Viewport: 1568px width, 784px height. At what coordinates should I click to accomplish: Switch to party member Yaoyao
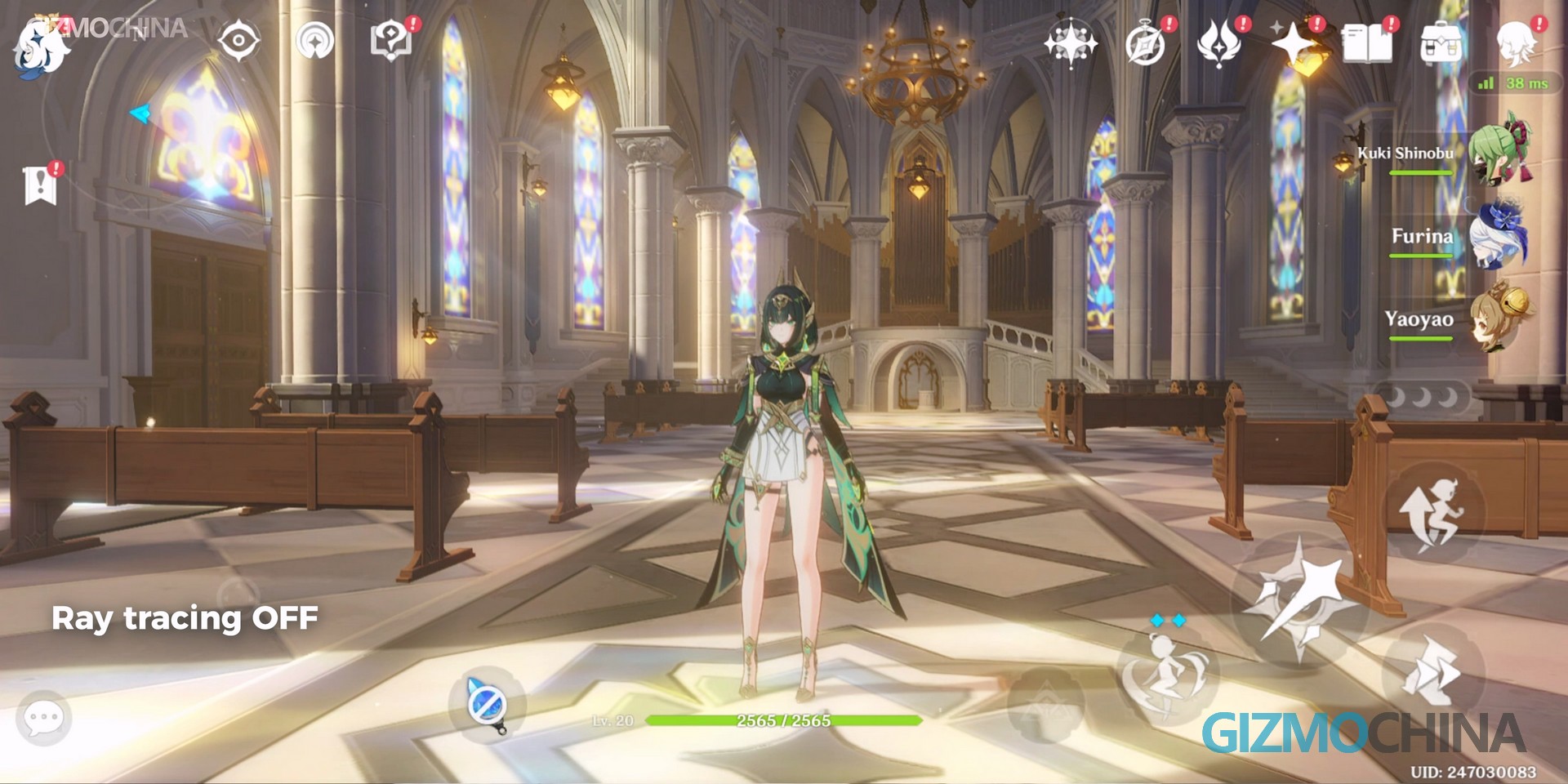click(1499, 320)
